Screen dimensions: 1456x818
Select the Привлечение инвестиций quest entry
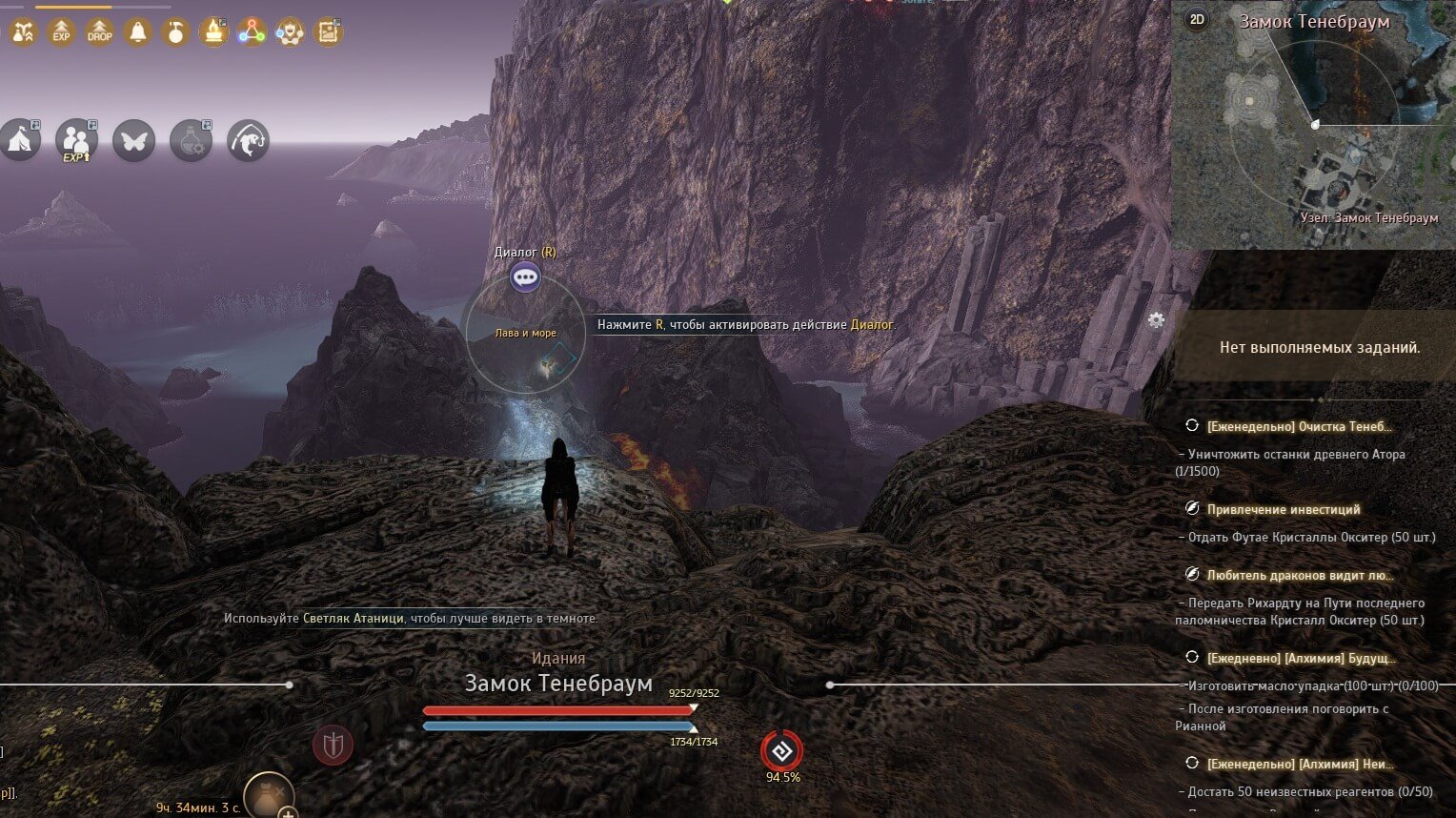1283,509
